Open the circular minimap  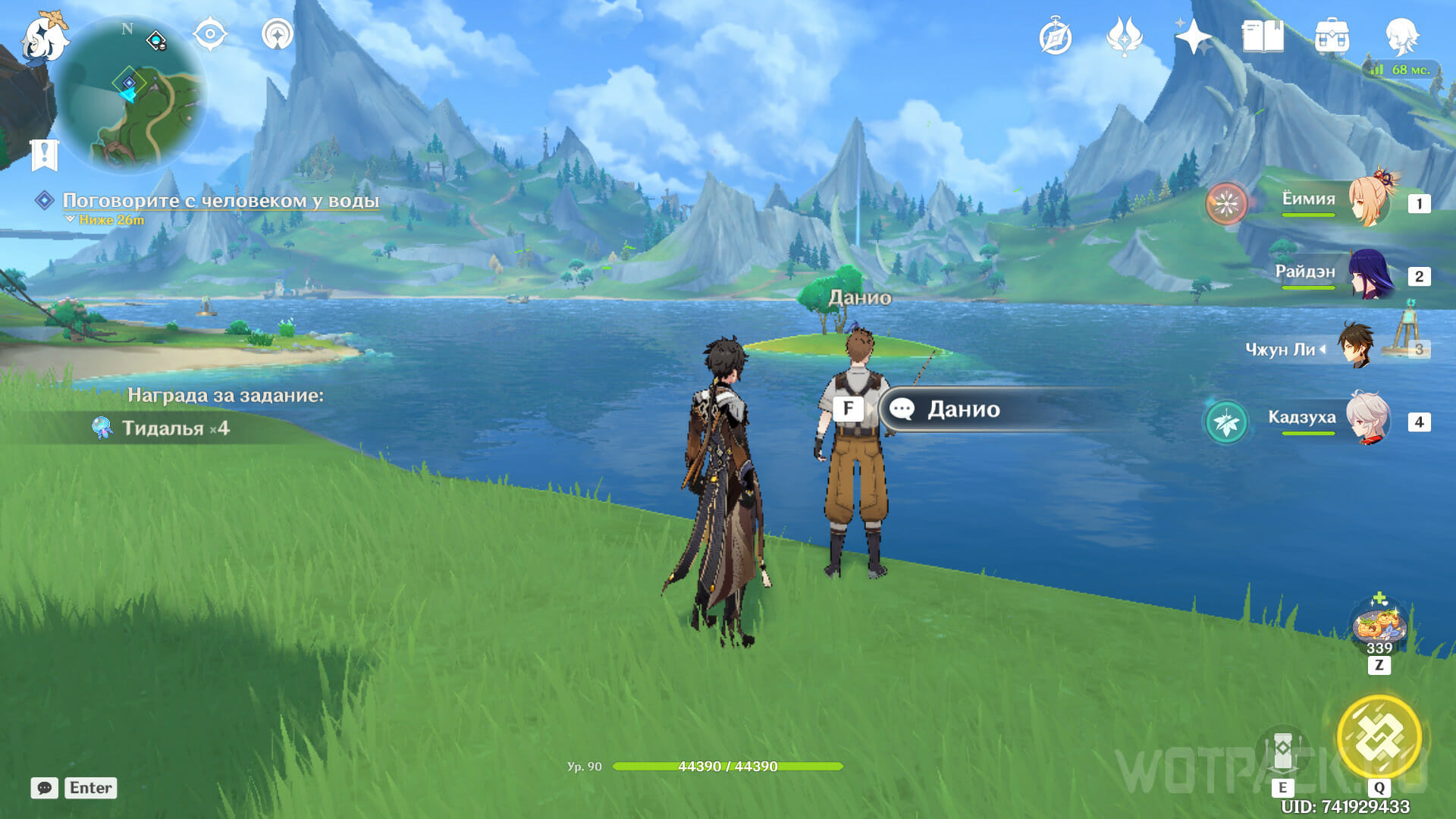pos(130,94)
